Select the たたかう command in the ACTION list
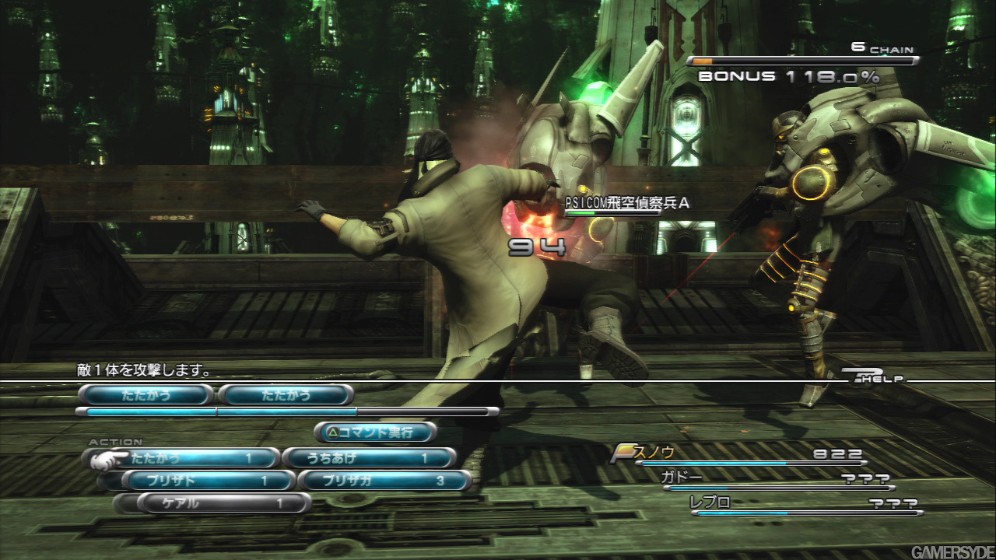 pyautogui.click(x=188, y=458)
